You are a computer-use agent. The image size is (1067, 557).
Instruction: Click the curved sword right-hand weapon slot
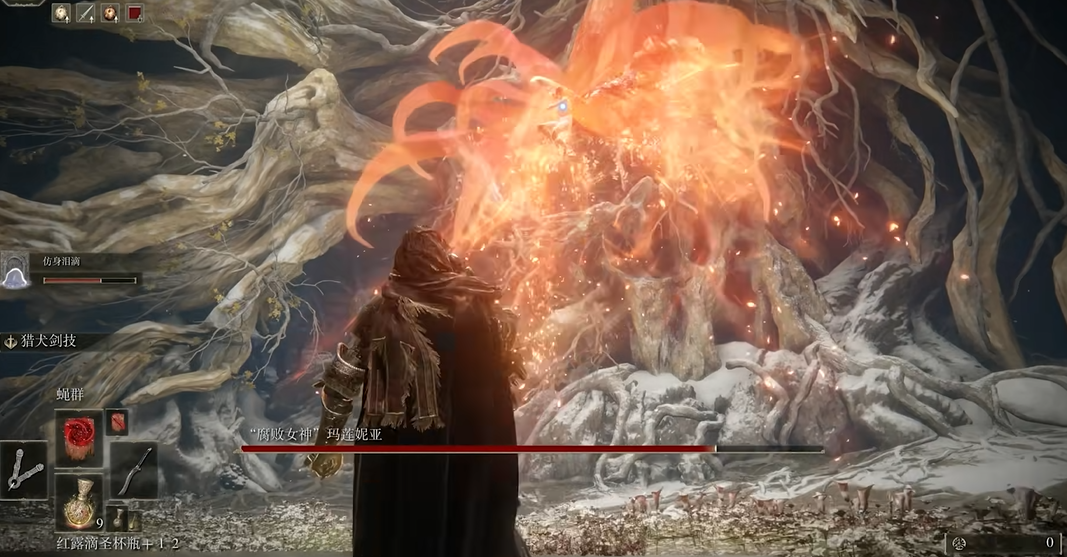tap(133, 469)
